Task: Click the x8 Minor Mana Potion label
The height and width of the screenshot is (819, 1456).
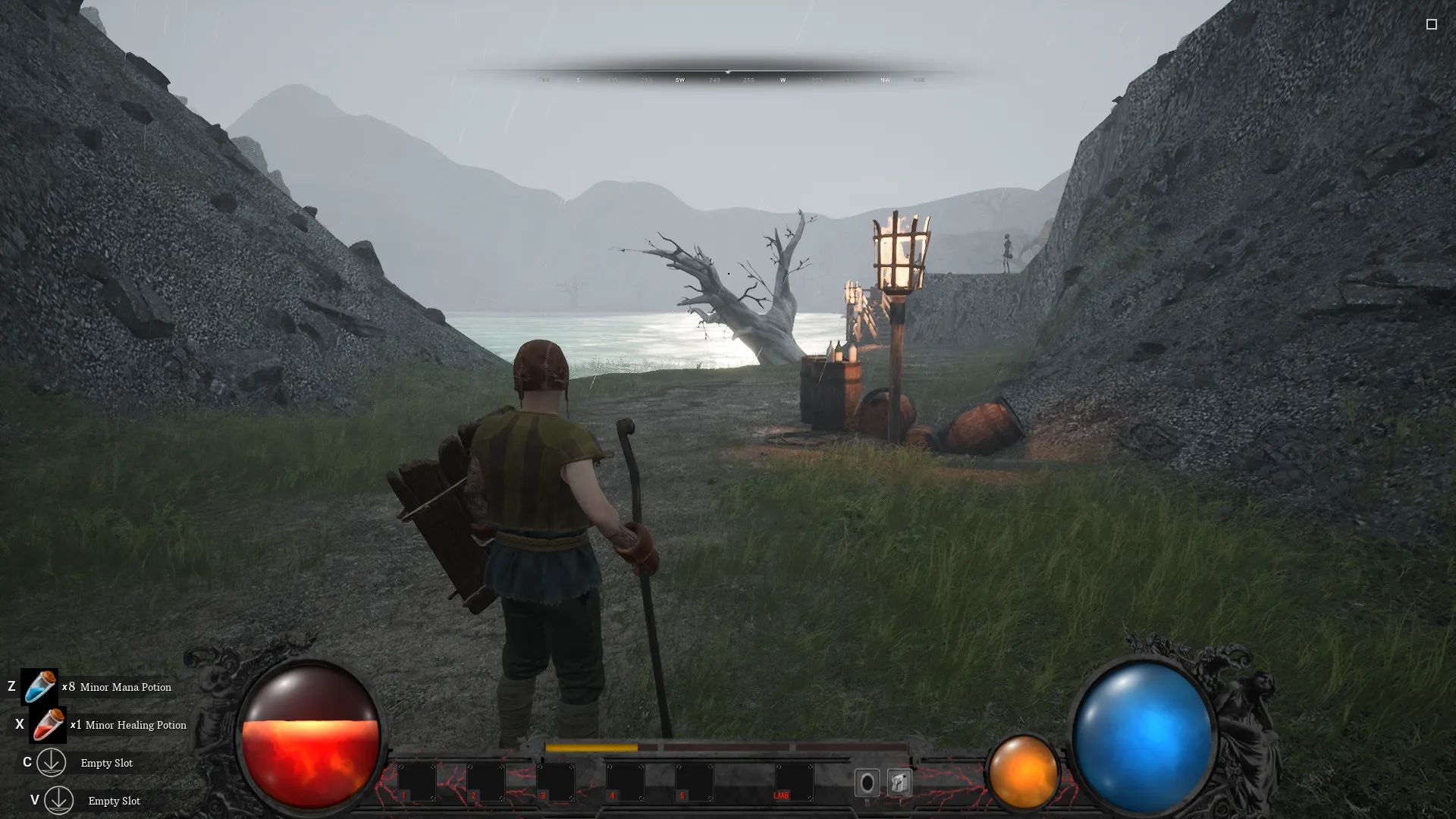Action: click(x=116, y=687)
